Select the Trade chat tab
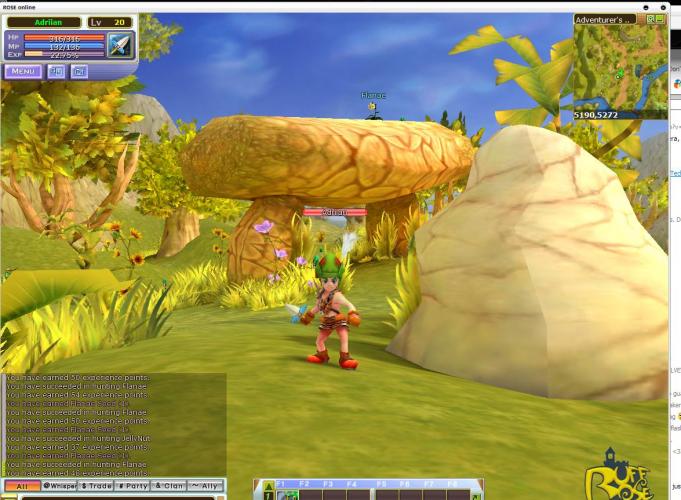This screenshot has width=681, height=500. (x=96, y=486)
